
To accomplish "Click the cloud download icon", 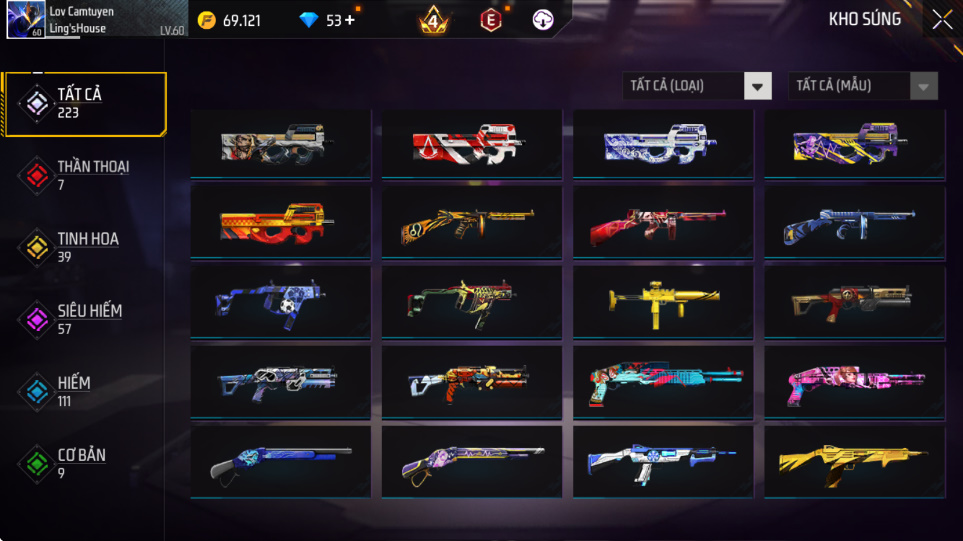I will pos(543,20).
